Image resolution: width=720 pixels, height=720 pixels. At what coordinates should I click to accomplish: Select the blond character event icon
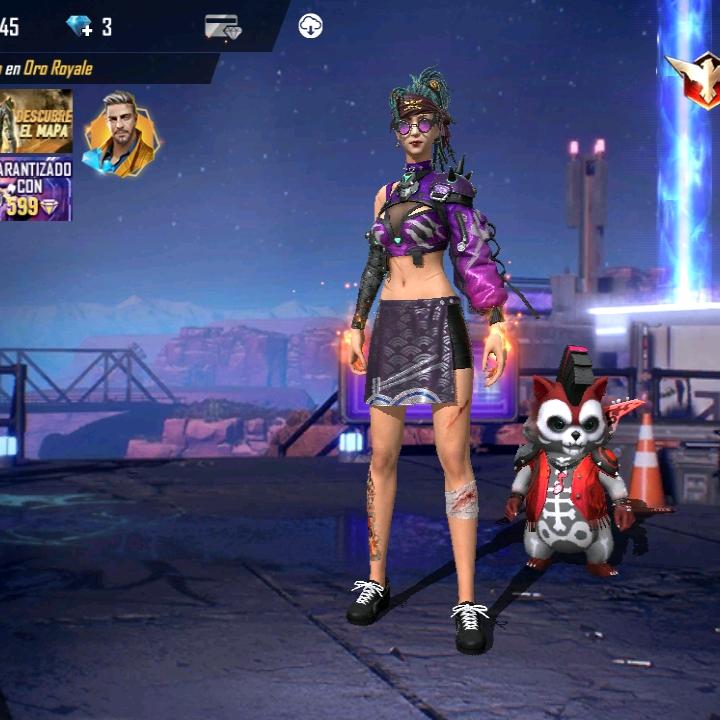coord(120,135)
